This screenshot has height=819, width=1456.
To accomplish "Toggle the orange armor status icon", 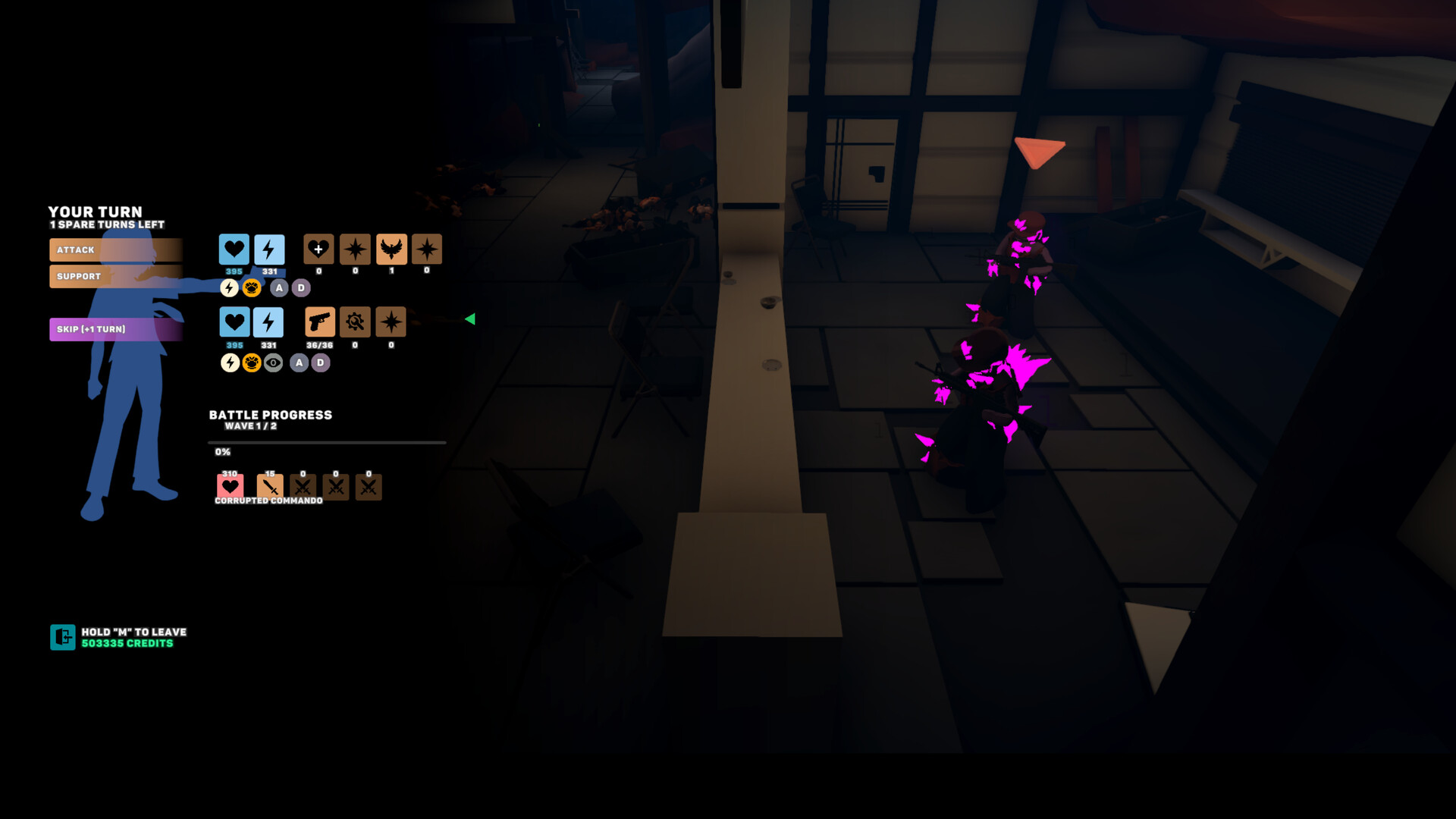I will [250, 287].
